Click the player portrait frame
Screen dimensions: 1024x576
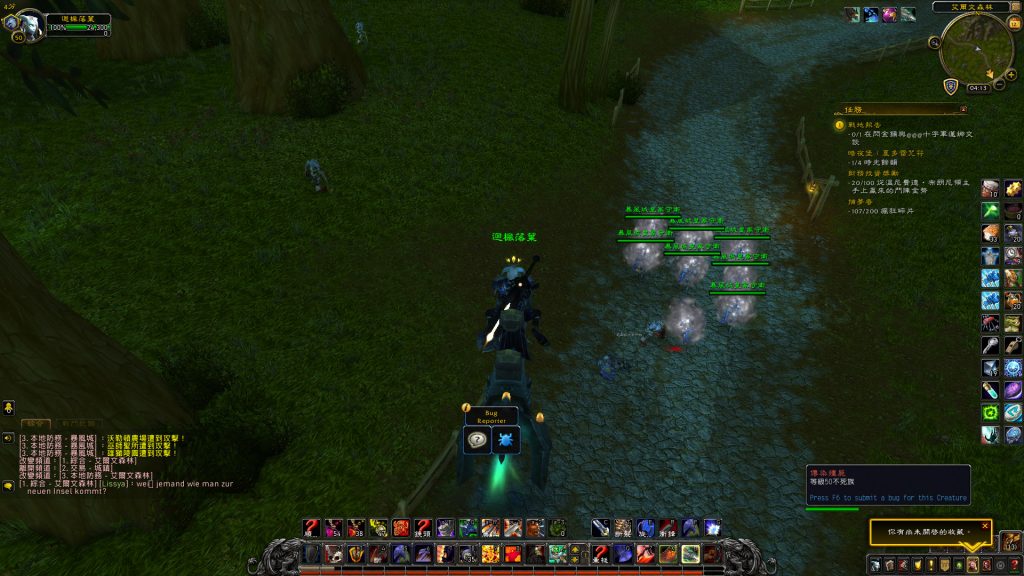tap(26, 24)
